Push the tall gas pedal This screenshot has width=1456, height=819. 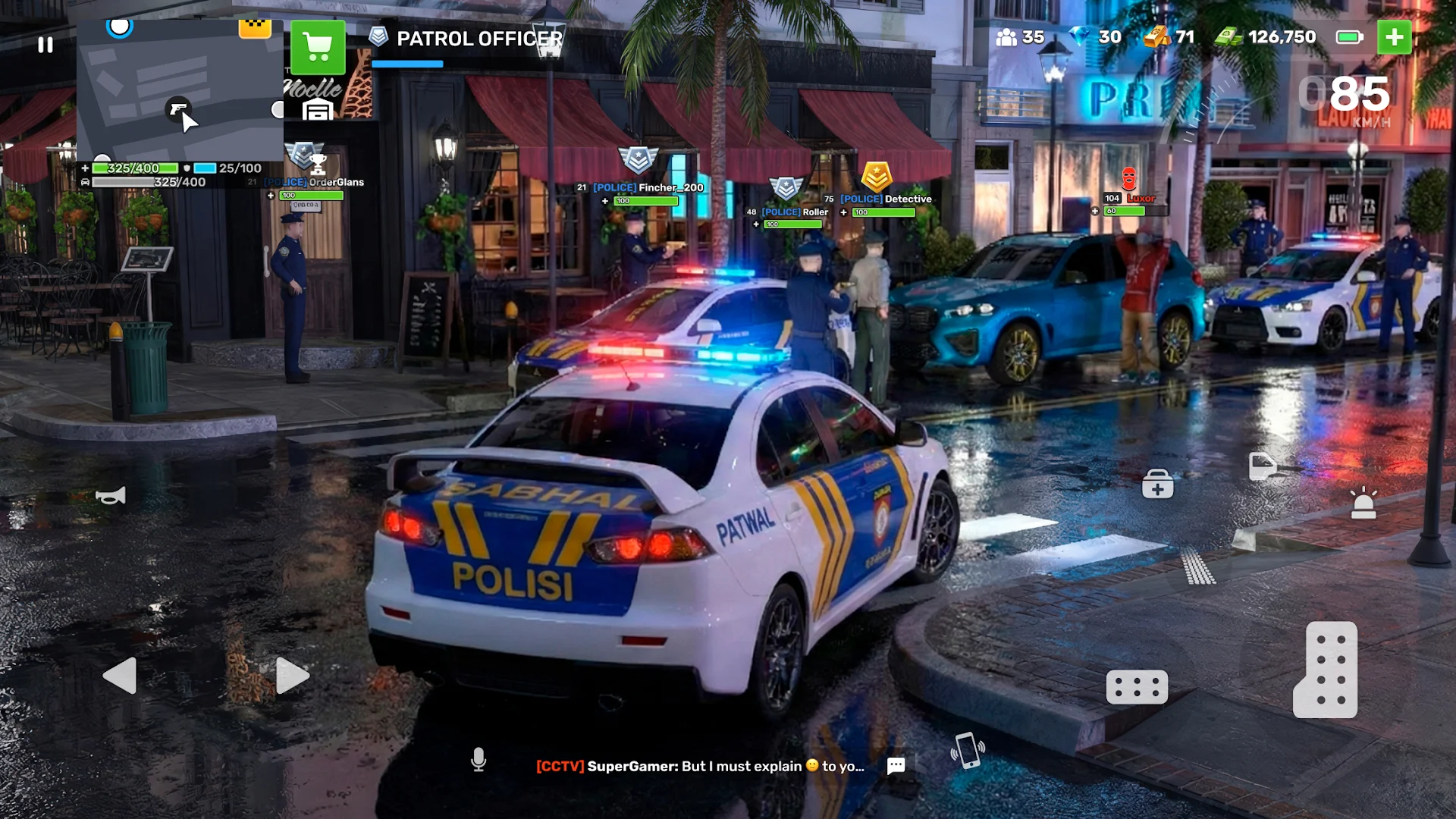[1326, 670]
